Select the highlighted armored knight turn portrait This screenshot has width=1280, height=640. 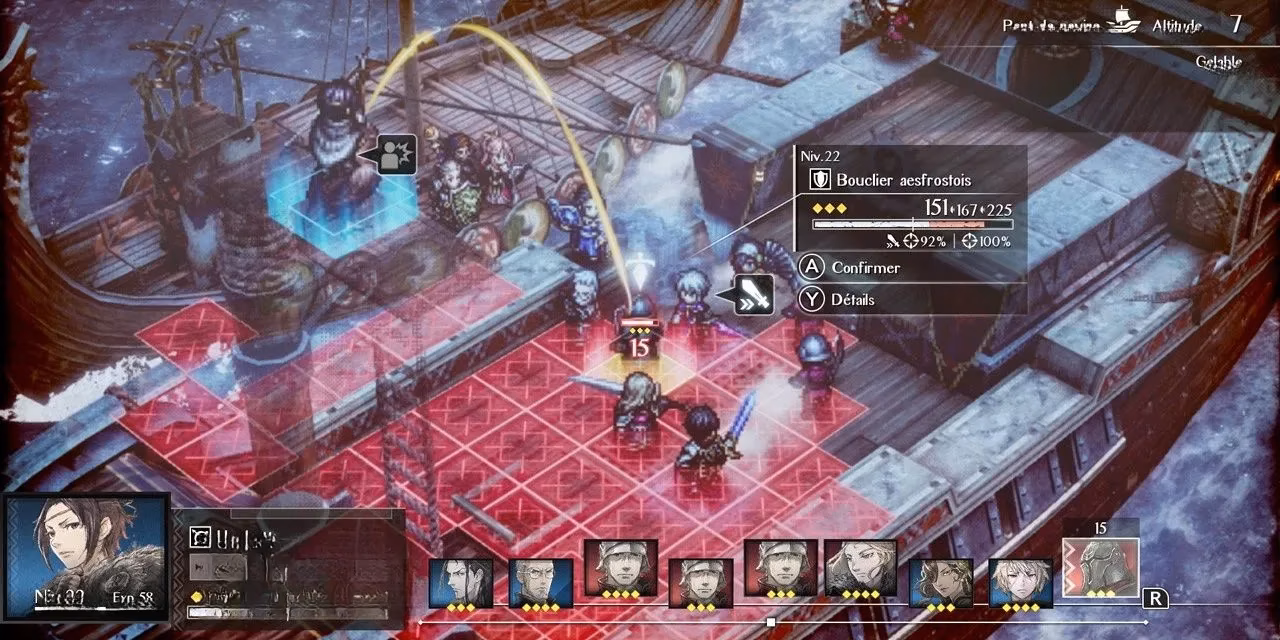point(1100,566)
